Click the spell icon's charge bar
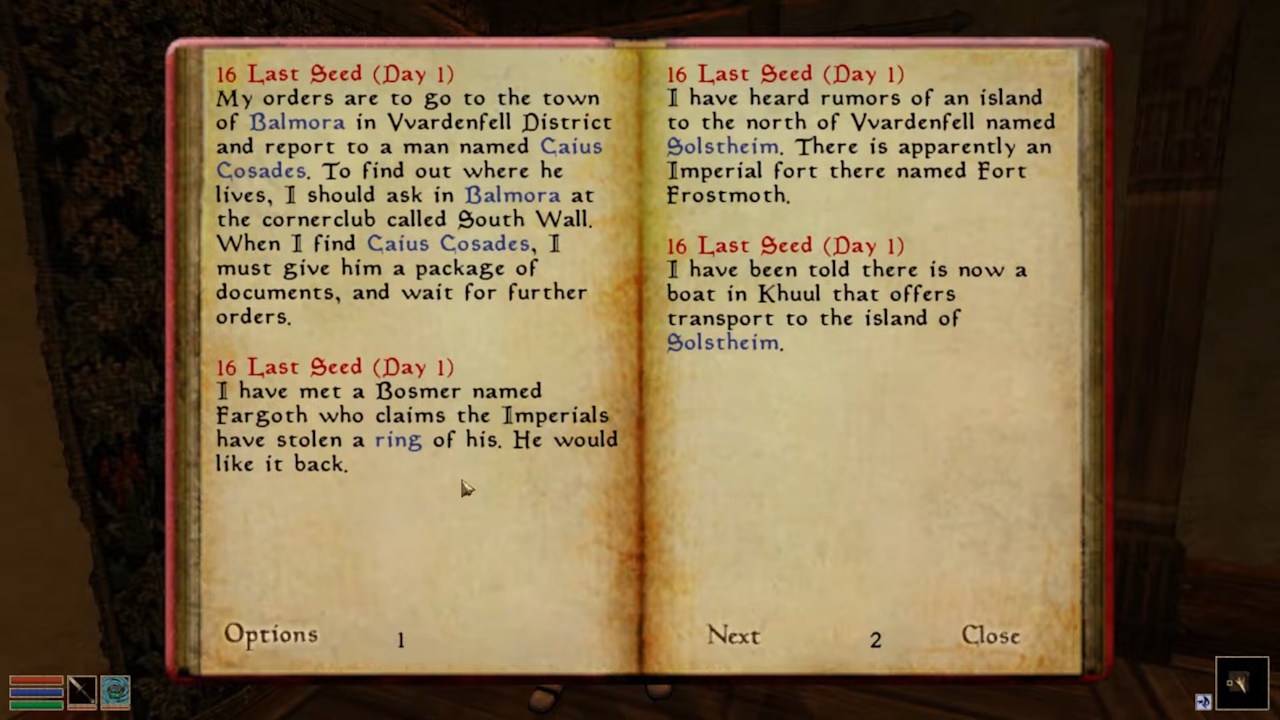Screen dimensions: 1280x720 [x=115, y=707]
